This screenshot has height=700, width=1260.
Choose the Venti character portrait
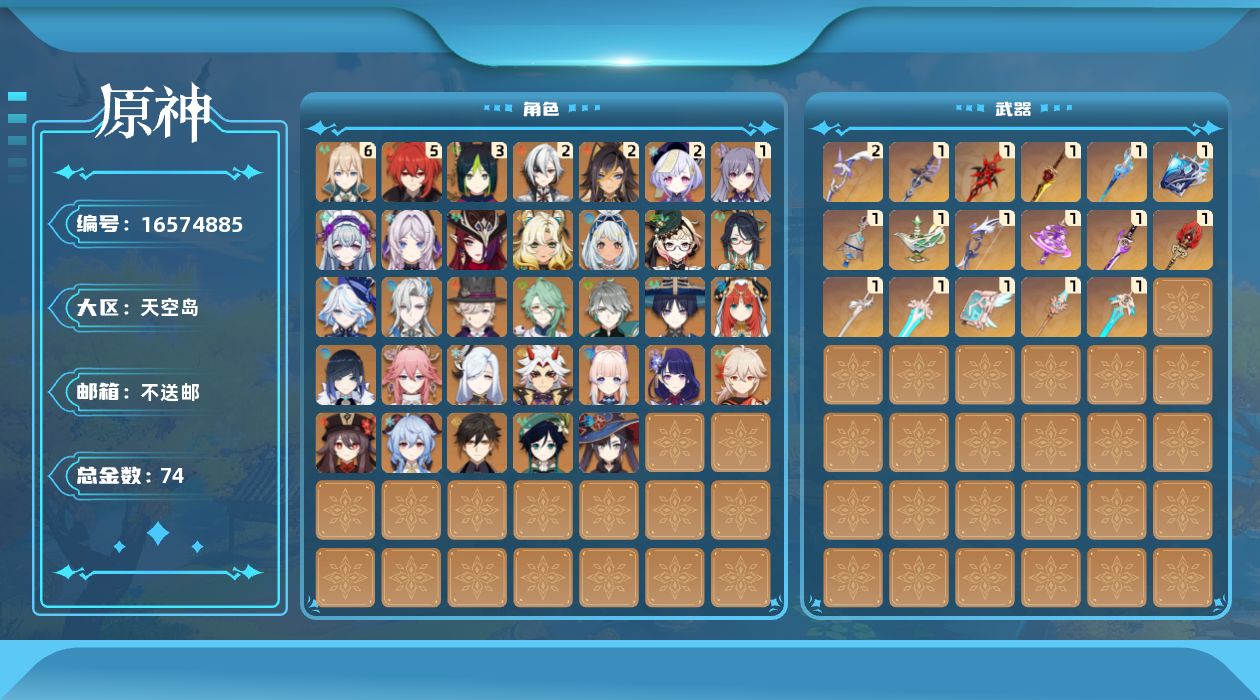coord(544,443)
